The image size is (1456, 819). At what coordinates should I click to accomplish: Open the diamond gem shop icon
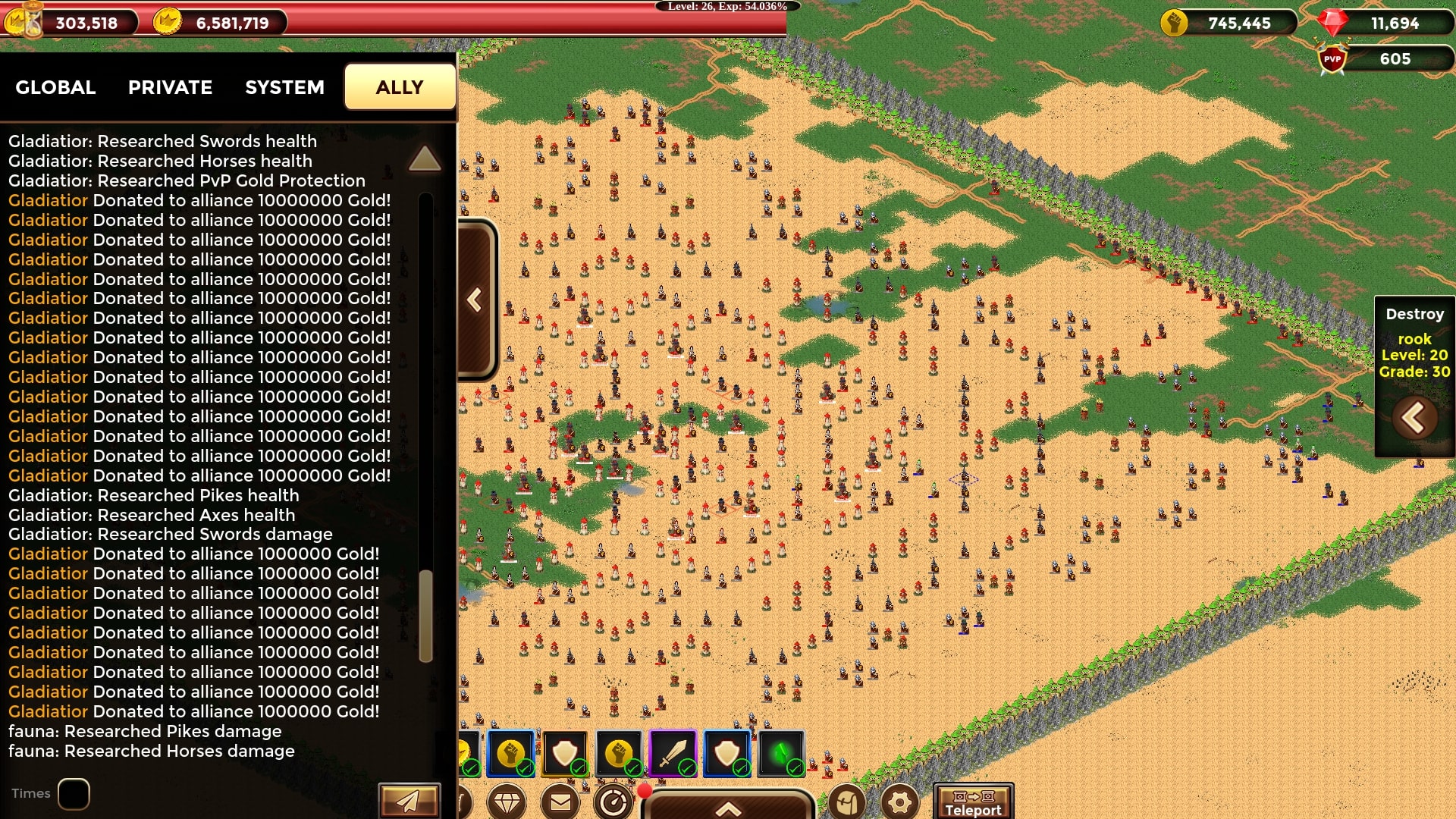coord(507,802)
